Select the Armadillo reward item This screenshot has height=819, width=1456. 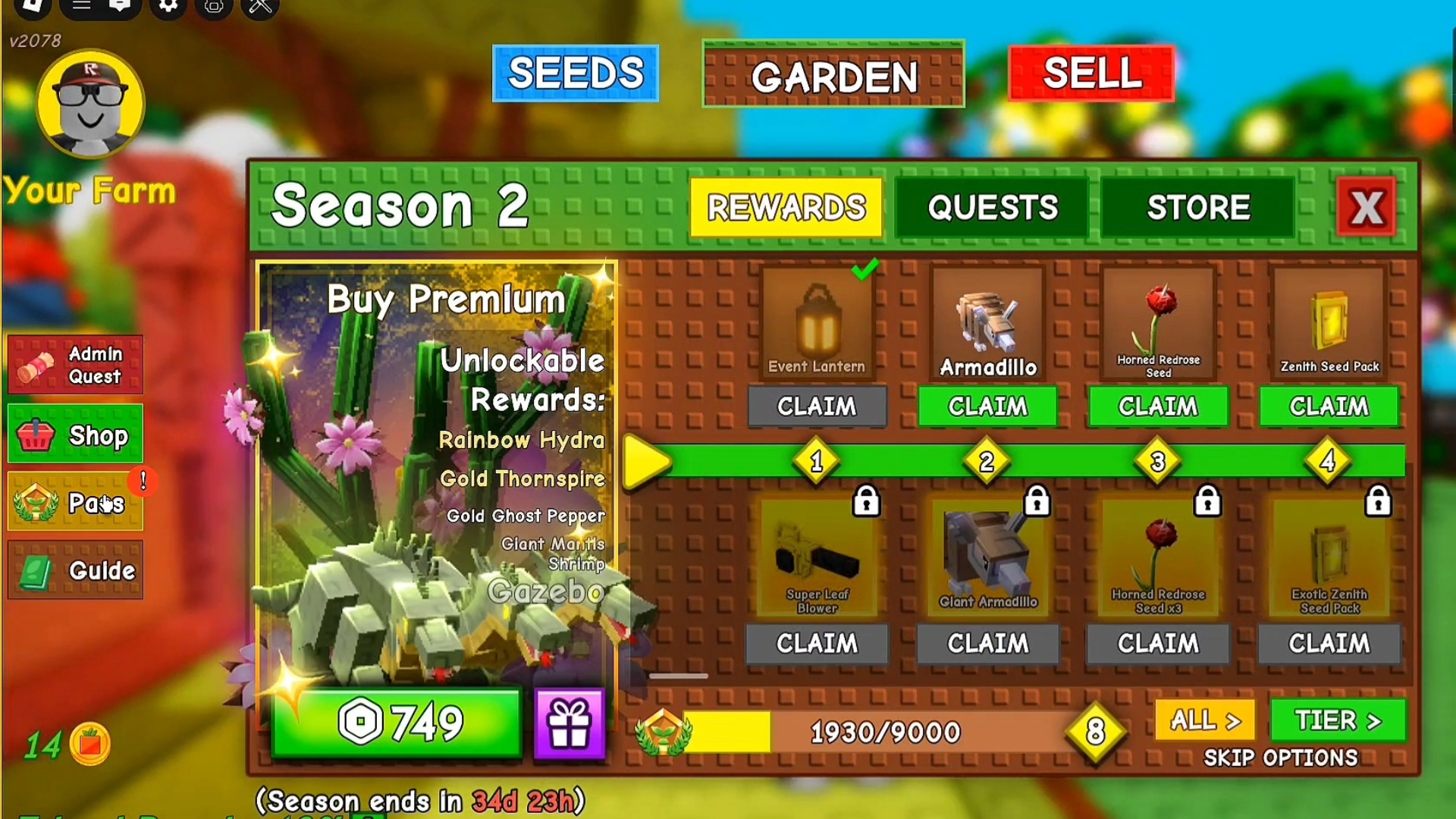[987, 322]
